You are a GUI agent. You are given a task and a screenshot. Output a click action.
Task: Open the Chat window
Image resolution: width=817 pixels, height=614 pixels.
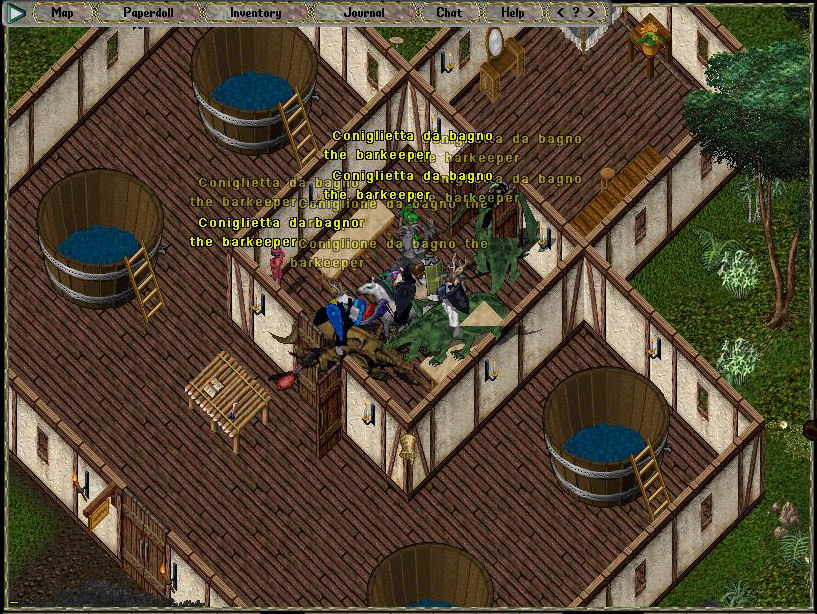[449, 13]
